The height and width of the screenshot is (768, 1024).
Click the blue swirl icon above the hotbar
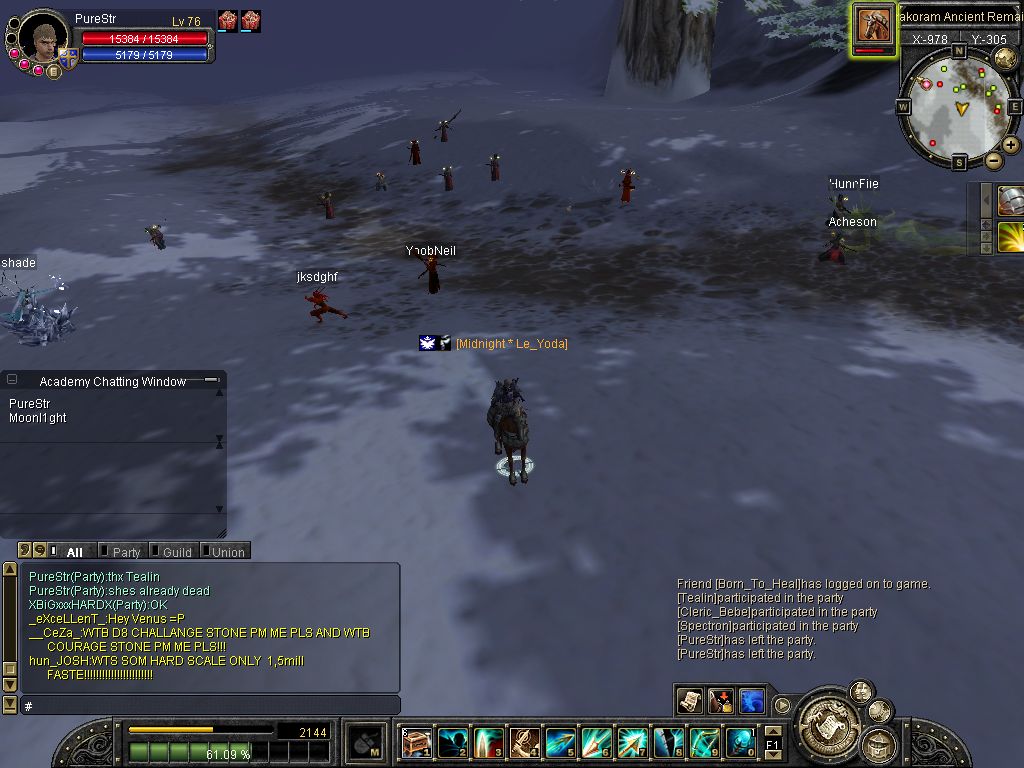751,701
